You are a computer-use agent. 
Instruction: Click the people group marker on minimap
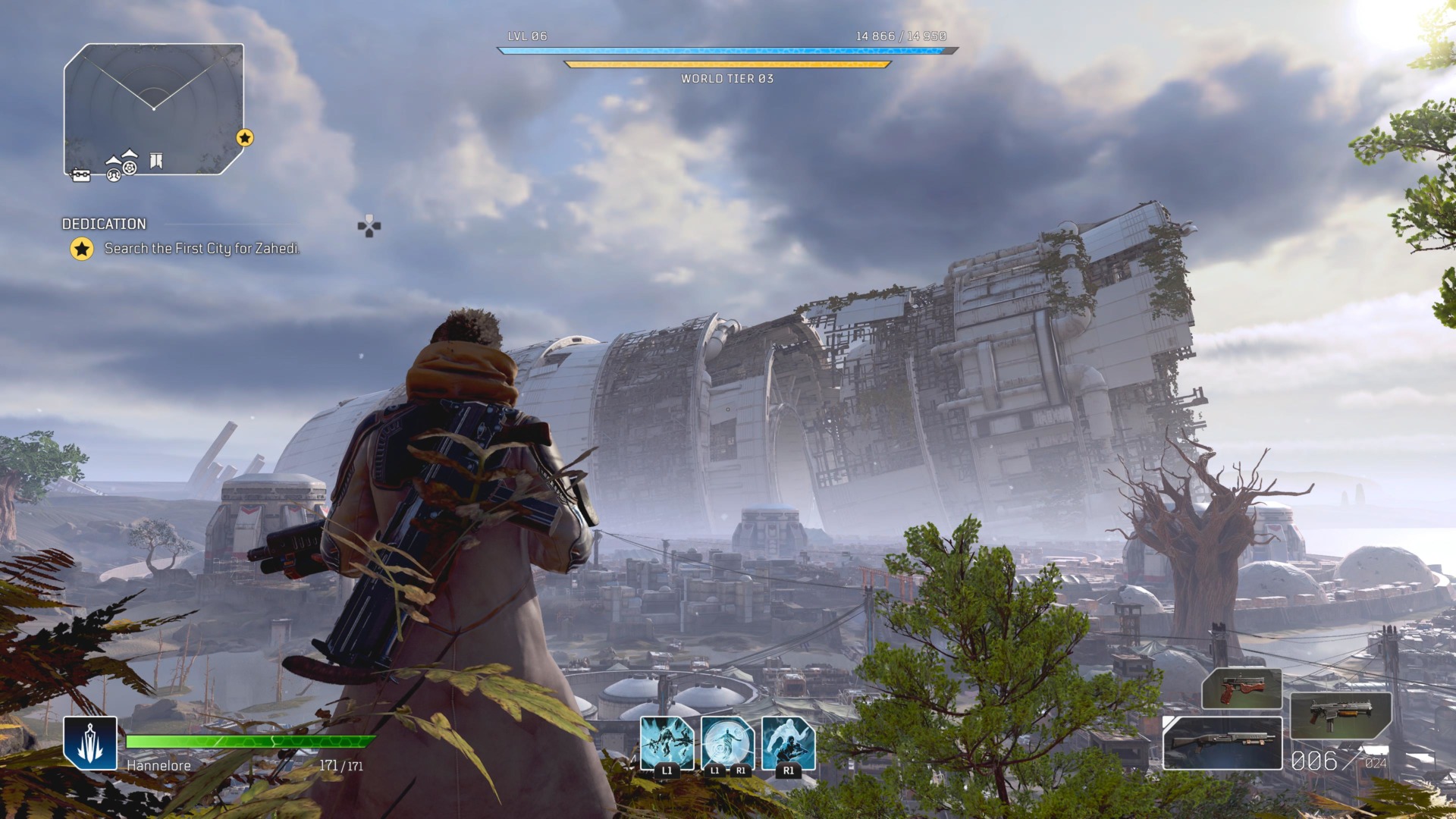[114, 175]
